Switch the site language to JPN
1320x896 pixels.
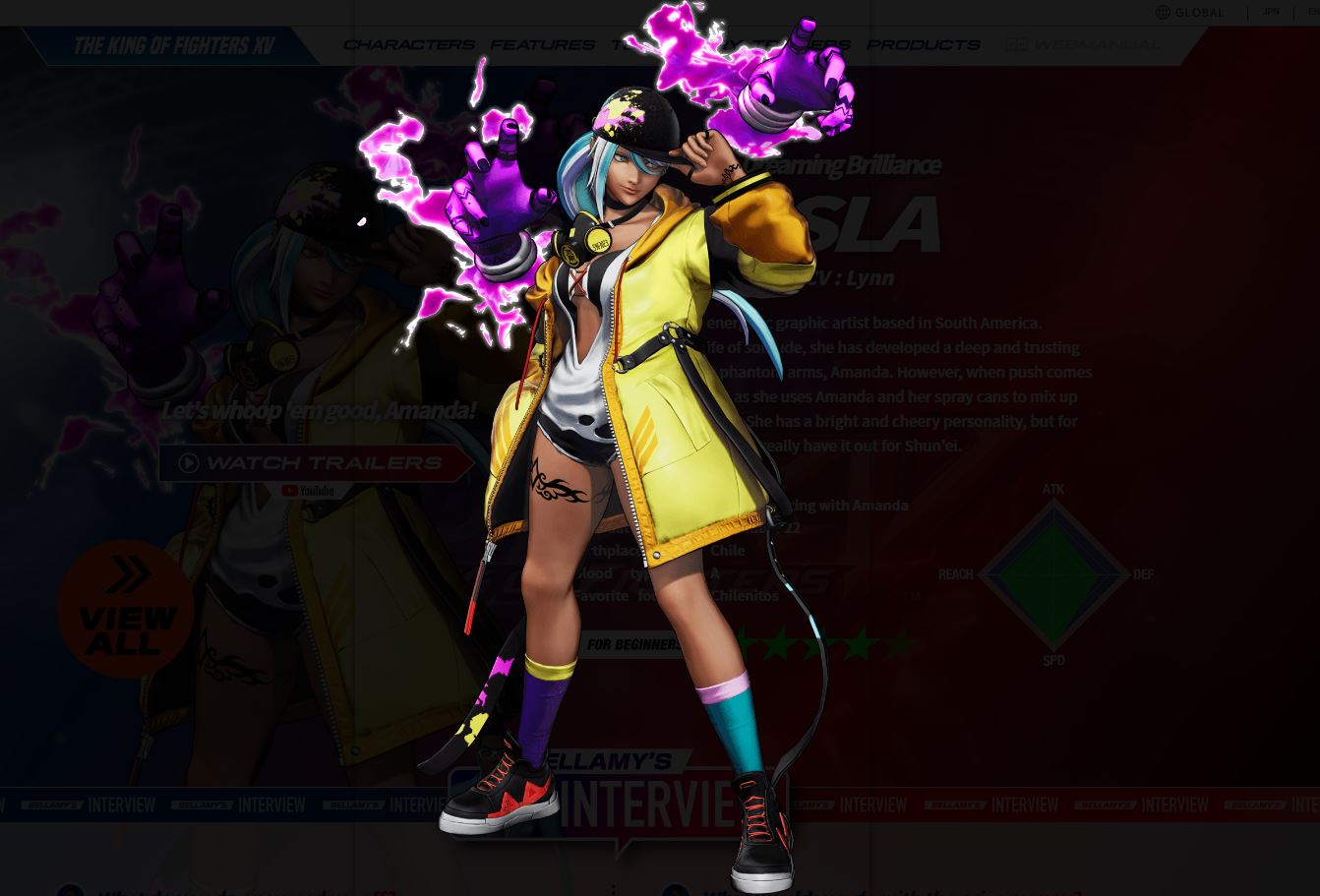coord(1269,12)
